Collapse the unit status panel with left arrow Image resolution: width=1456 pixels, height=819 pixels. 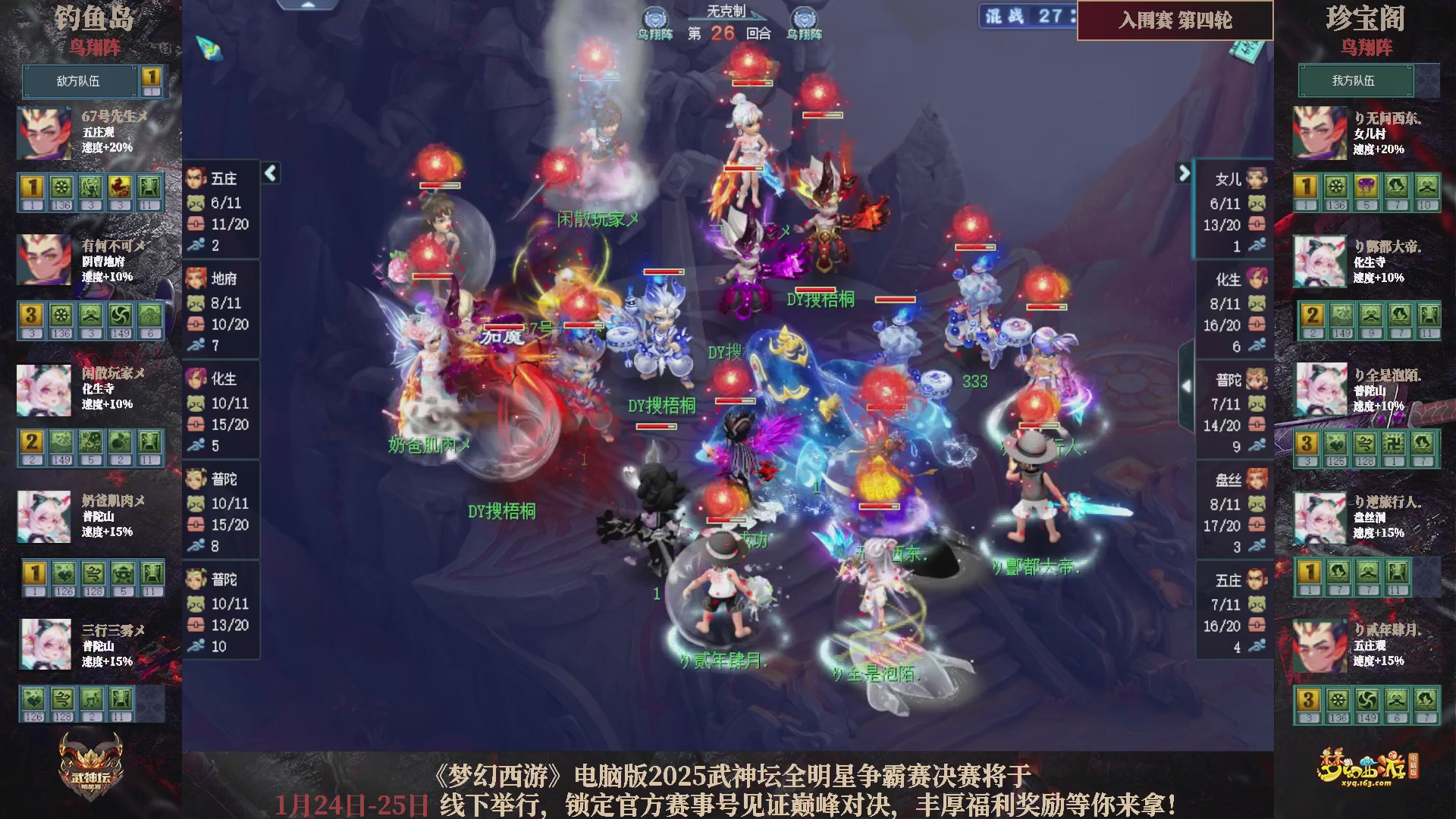[x=269, y=173]
